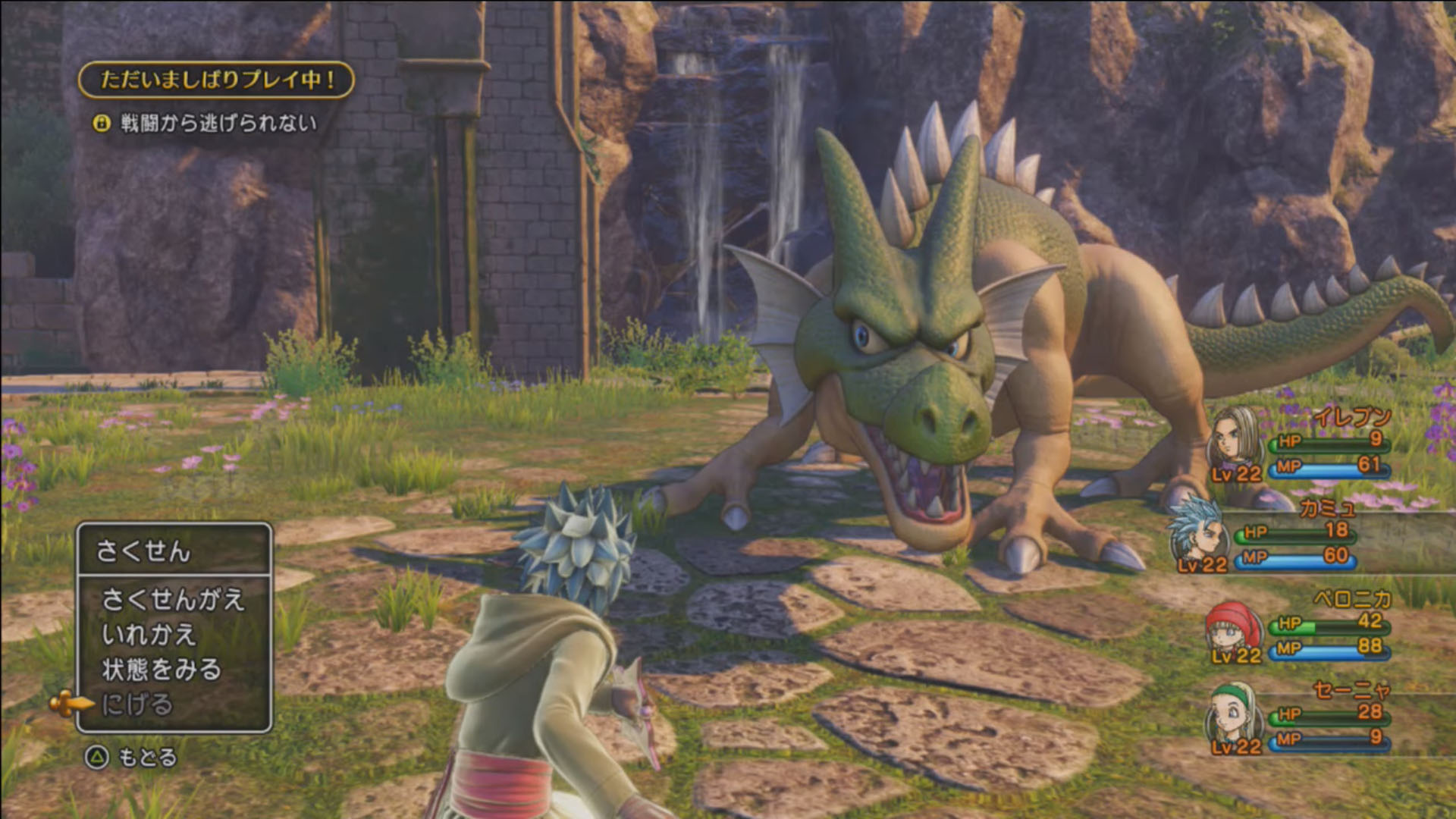Screen dimensions: 1456x819
Task: Select イレブン's party portrait
Action: [1235, 438]
